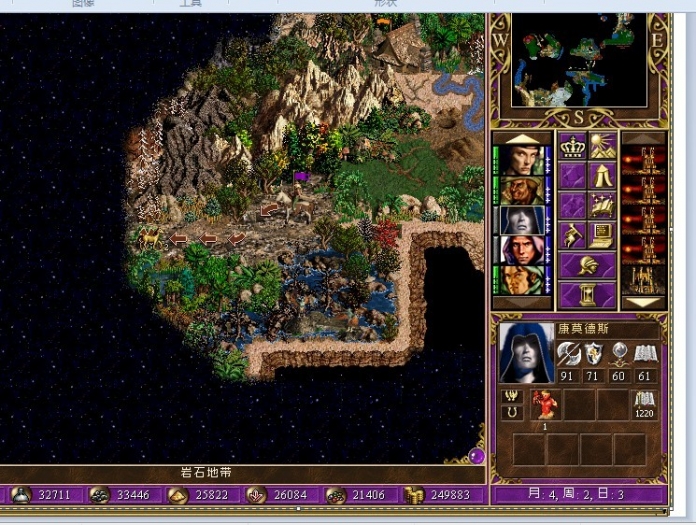Screen dimensions: 696x525
Task: Select the red creature army stack
Action: (546, 405)
